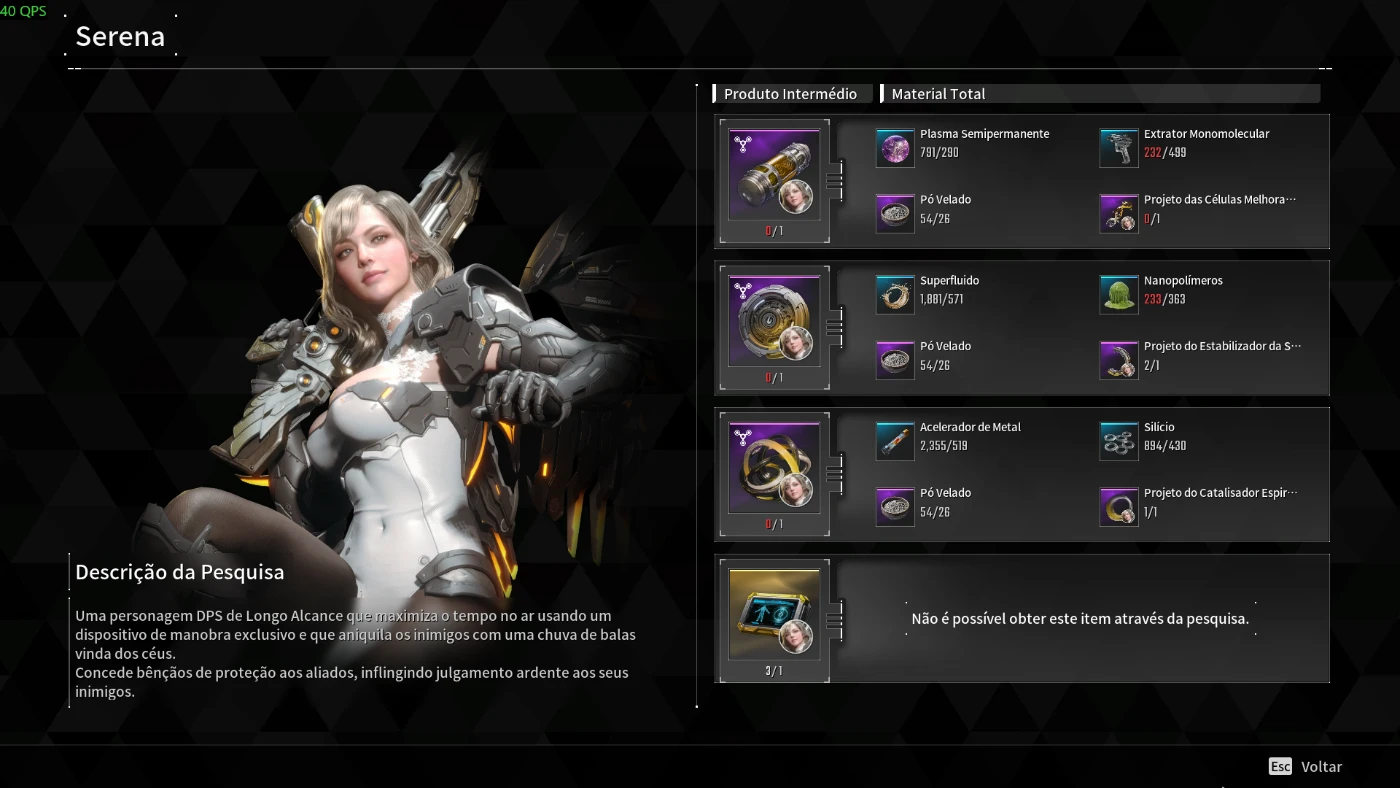Choose the Superfluido material icon
The image size is (1400, 788).
895,295
